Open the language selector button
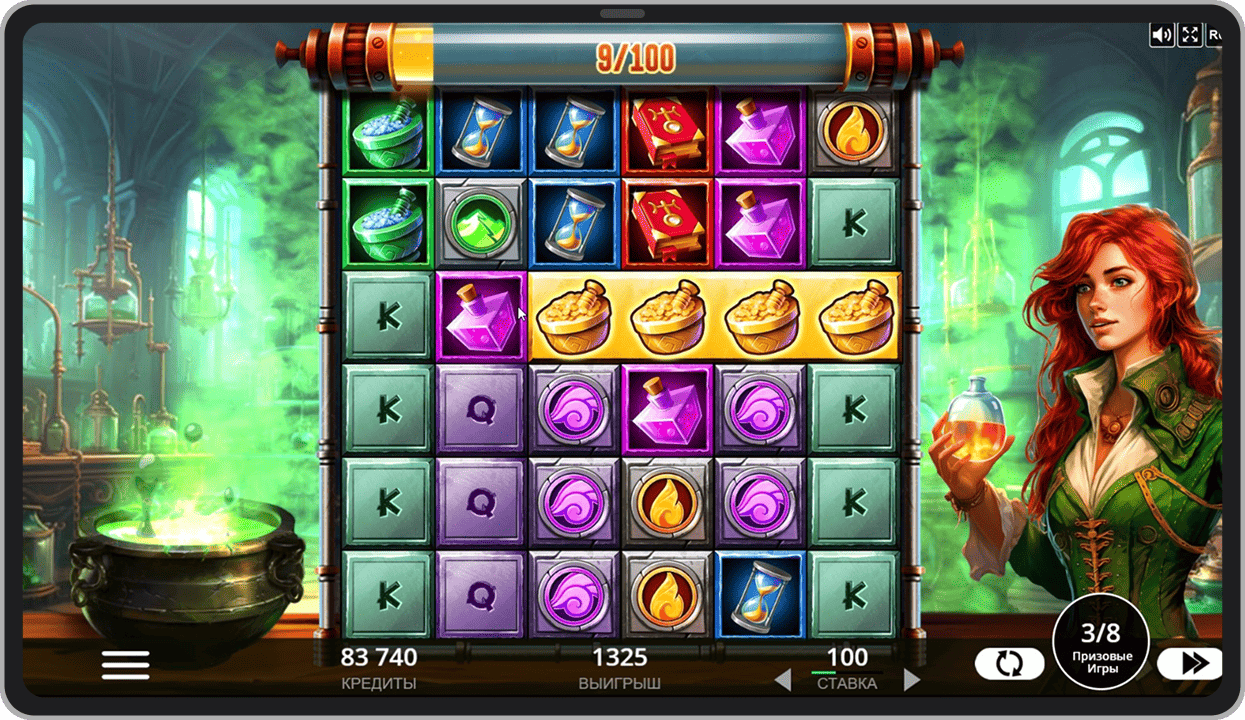The height and width of the screenshot is (720, 1245). pos(1214,35)
